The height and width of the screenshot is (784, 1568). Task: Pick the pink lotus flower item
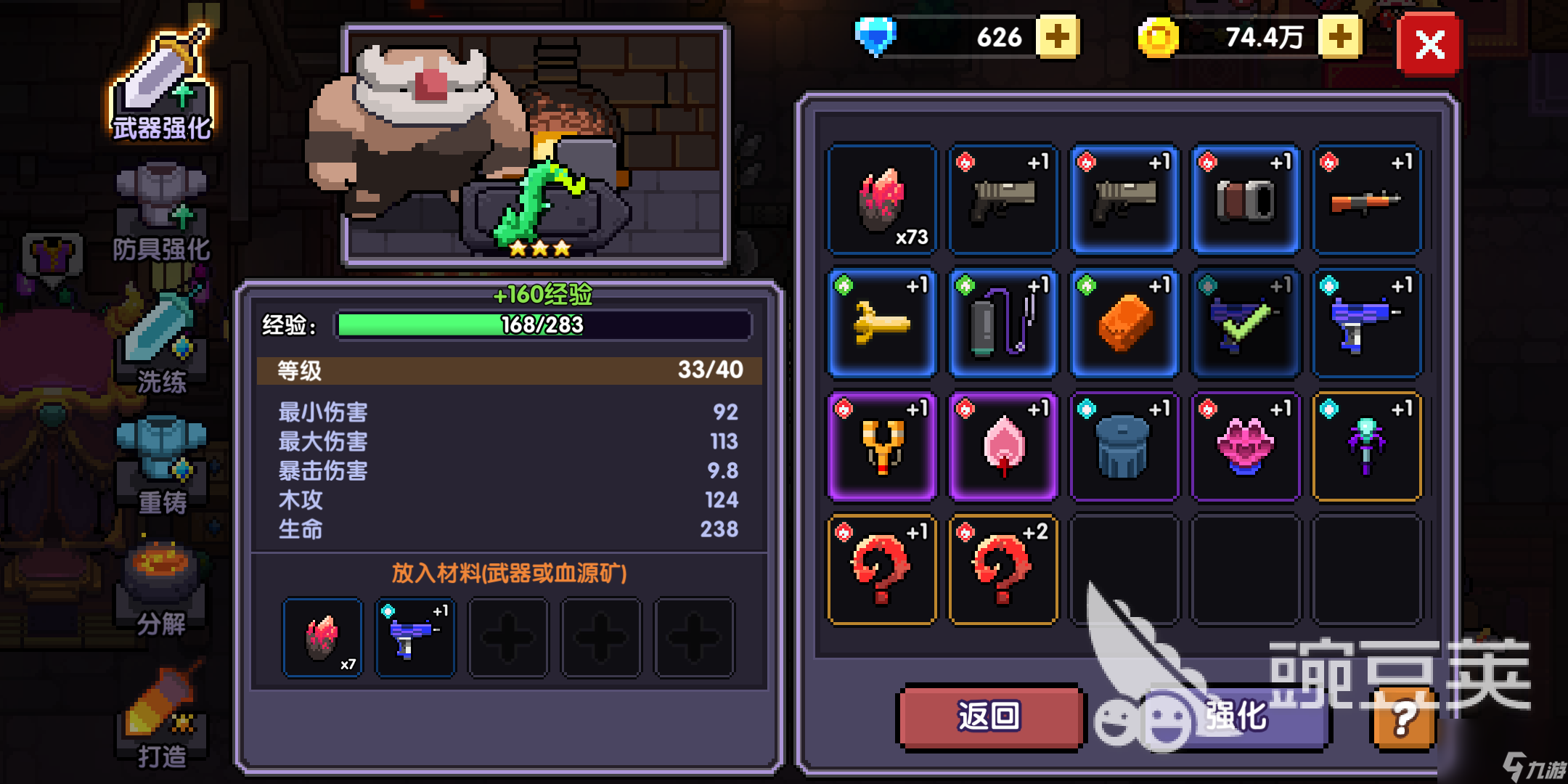(x=1246, y=447)
